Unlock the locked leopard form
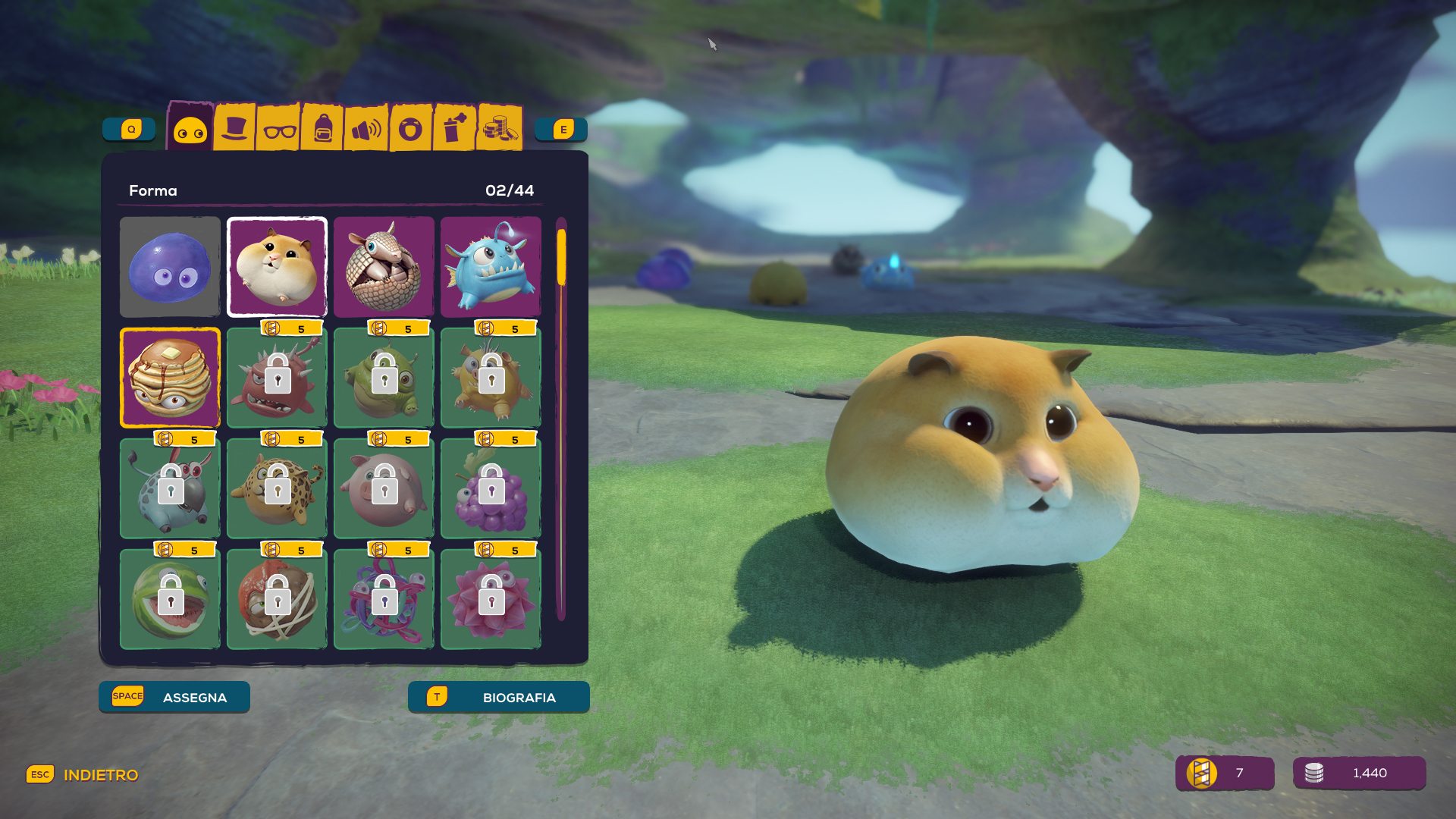 pyautogui.click(x=277, y=488)
